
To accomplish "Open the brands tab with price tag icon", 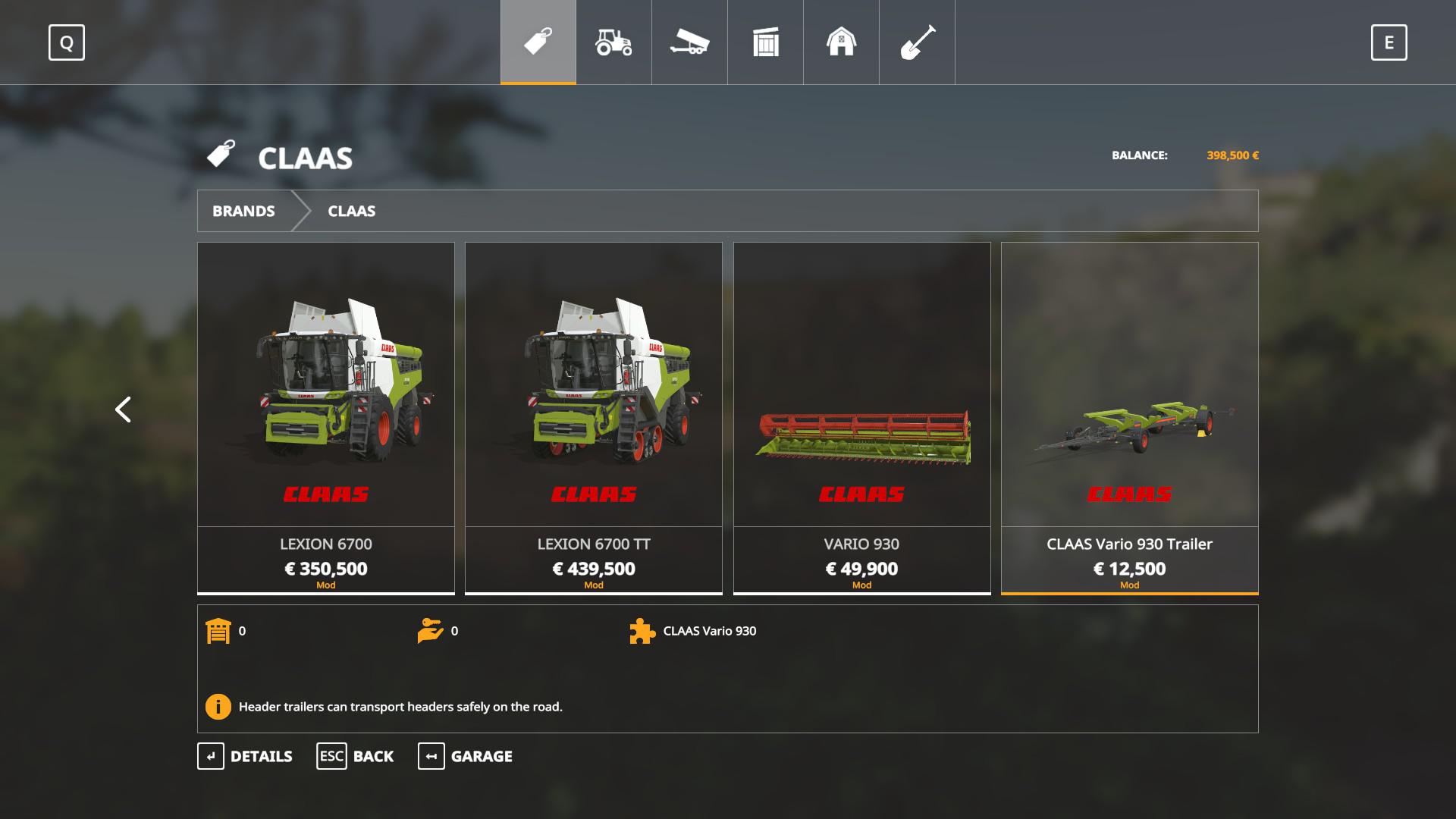I will tap(538, 42).
